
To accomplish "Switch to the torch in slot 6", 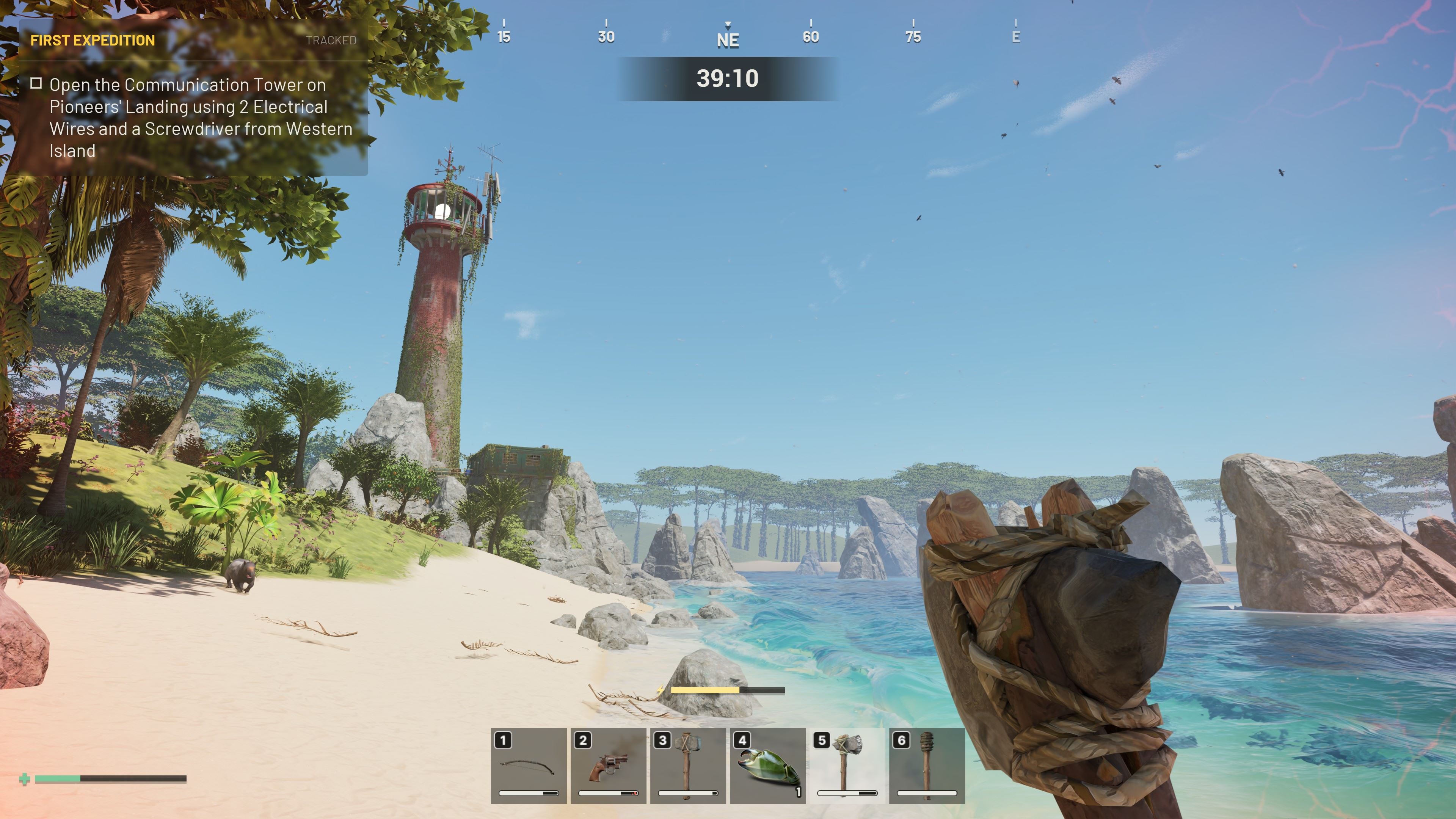I will pos(927,765).
